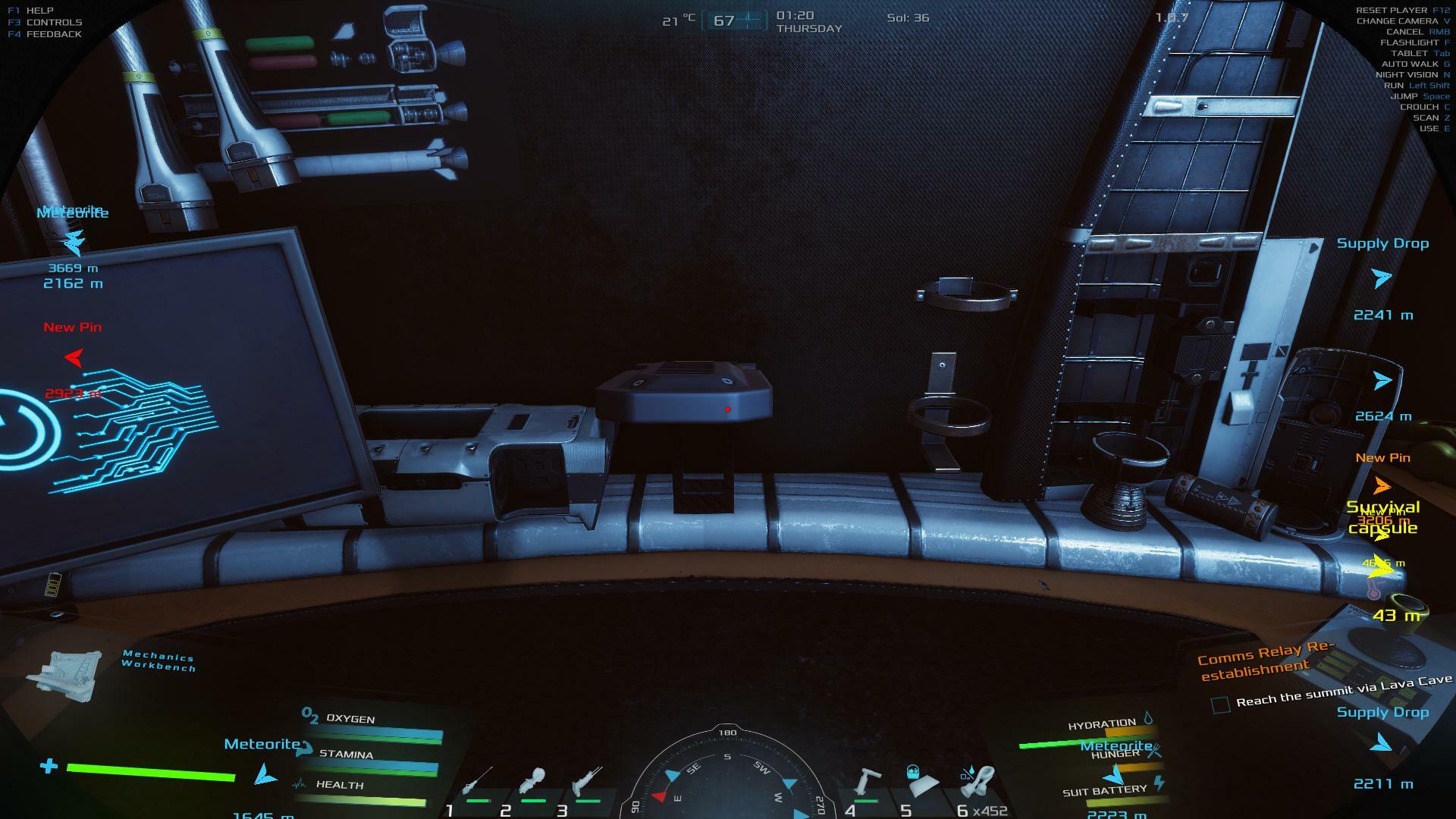1456x819 pixels.
Task: Select the Supply Drop marker at 2241 m
Action: coord(1382,278)
